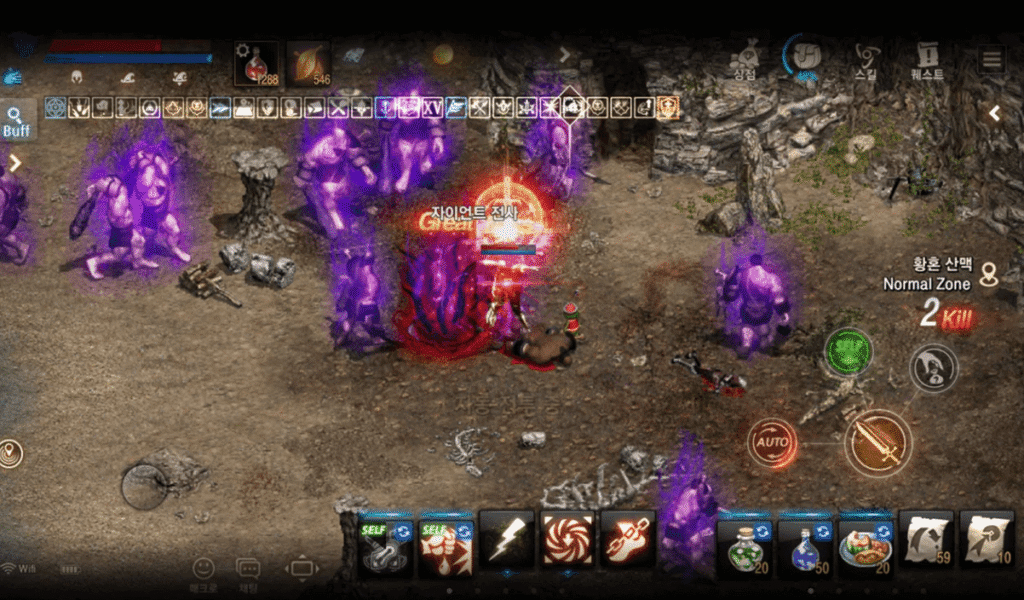Image resolution: width=1024 pixels, height=600 pixels.
Task: Use the green potion with count 20
Action: tap(745, 545)
